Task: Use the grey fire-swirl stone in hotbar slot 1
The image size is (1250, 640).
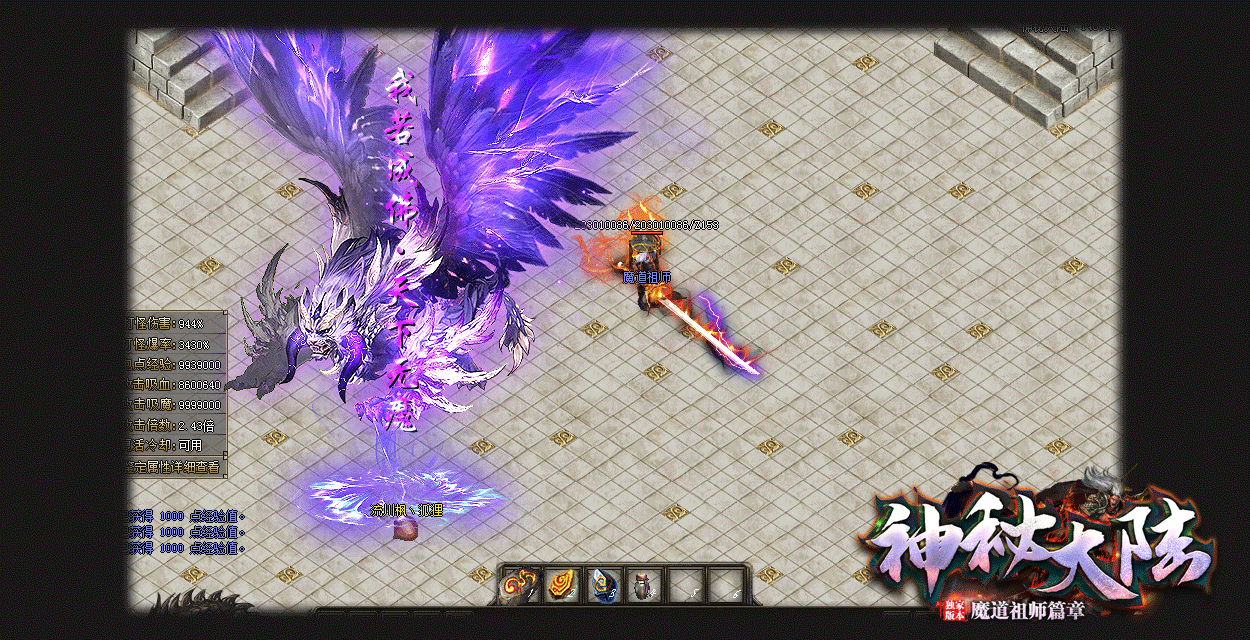Action: [x=520, y=585]
